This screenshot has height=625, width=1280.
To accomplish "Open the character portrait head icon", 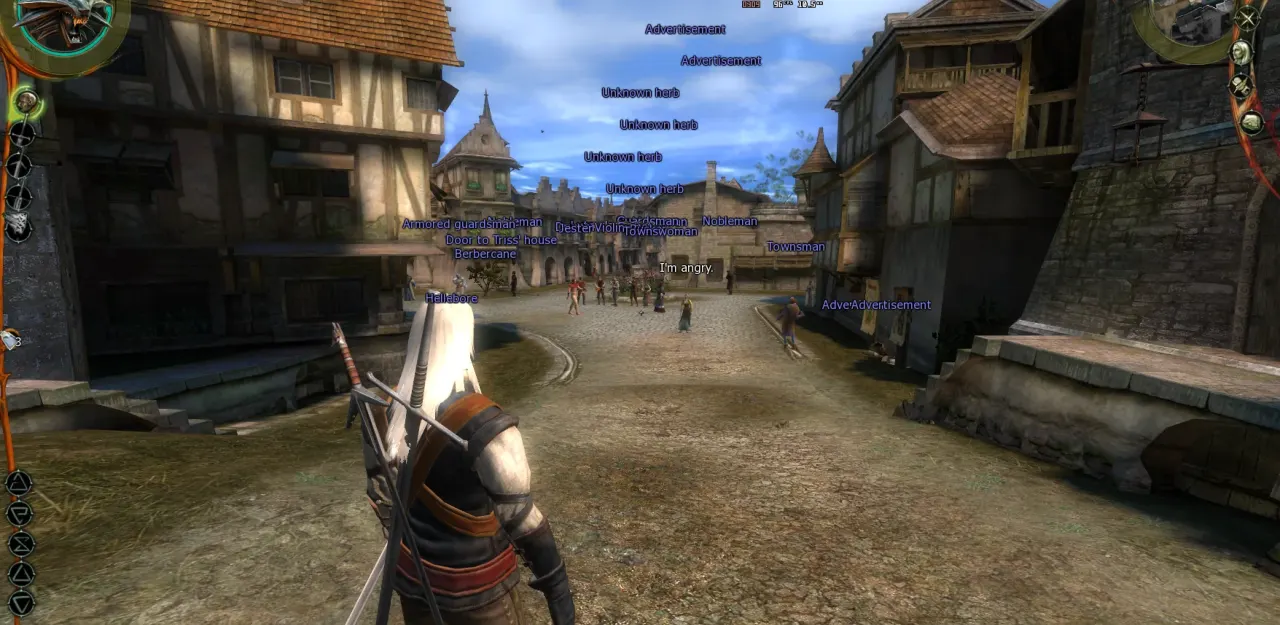I will tap(1241, 52).
